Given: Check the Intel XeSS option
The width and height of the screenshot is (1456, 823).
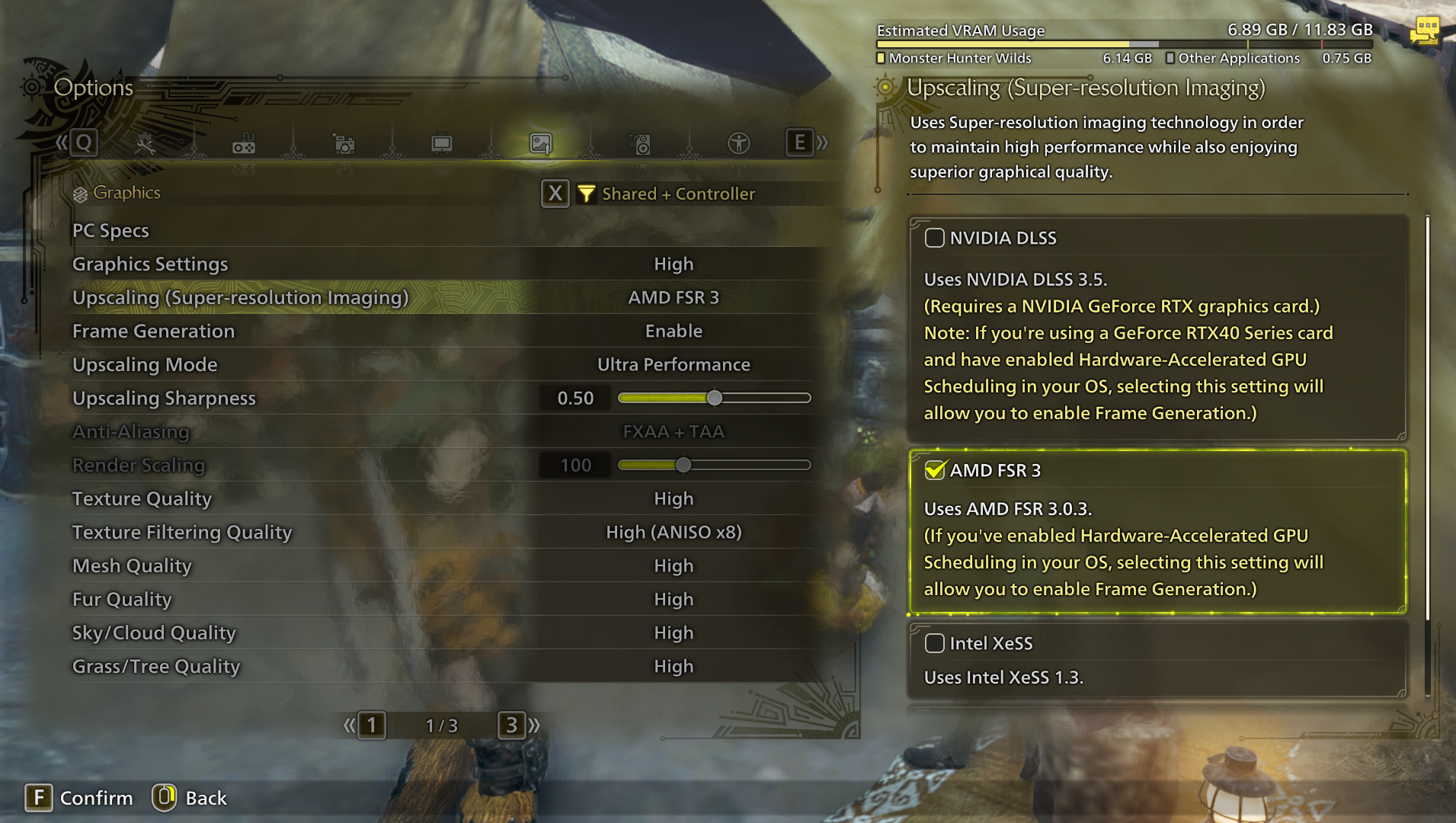Looking at the screenshot, I should (935, 643).
